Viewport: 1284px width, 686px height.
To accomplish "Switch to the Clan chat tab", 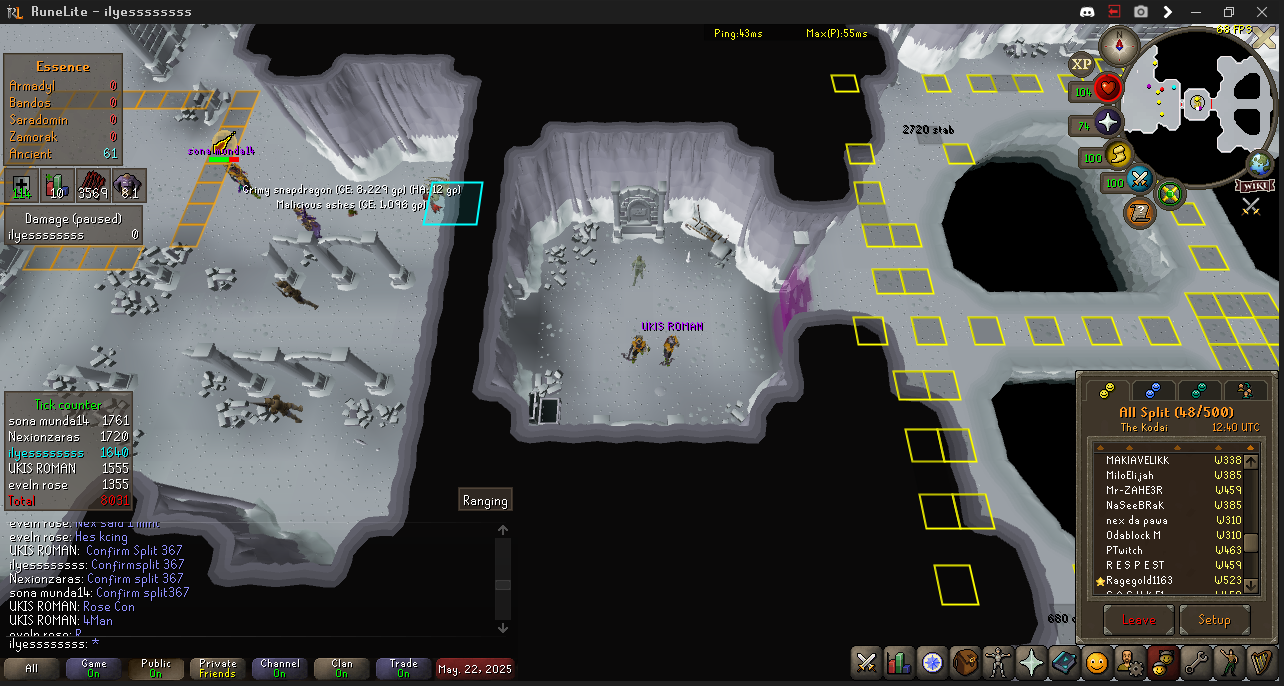I will point(342,668).
